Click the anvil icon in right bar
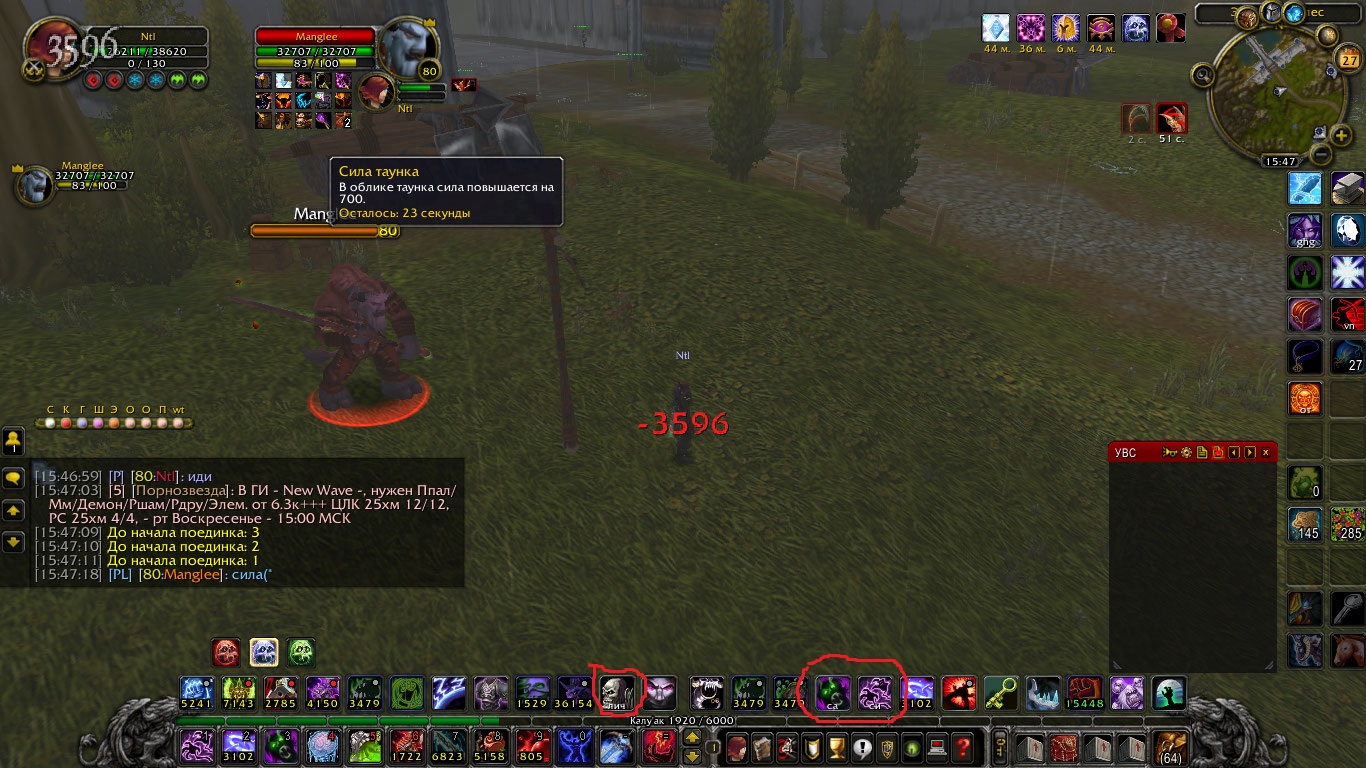This screenshot has width=1366, height=768. [x=1348, y=187]
